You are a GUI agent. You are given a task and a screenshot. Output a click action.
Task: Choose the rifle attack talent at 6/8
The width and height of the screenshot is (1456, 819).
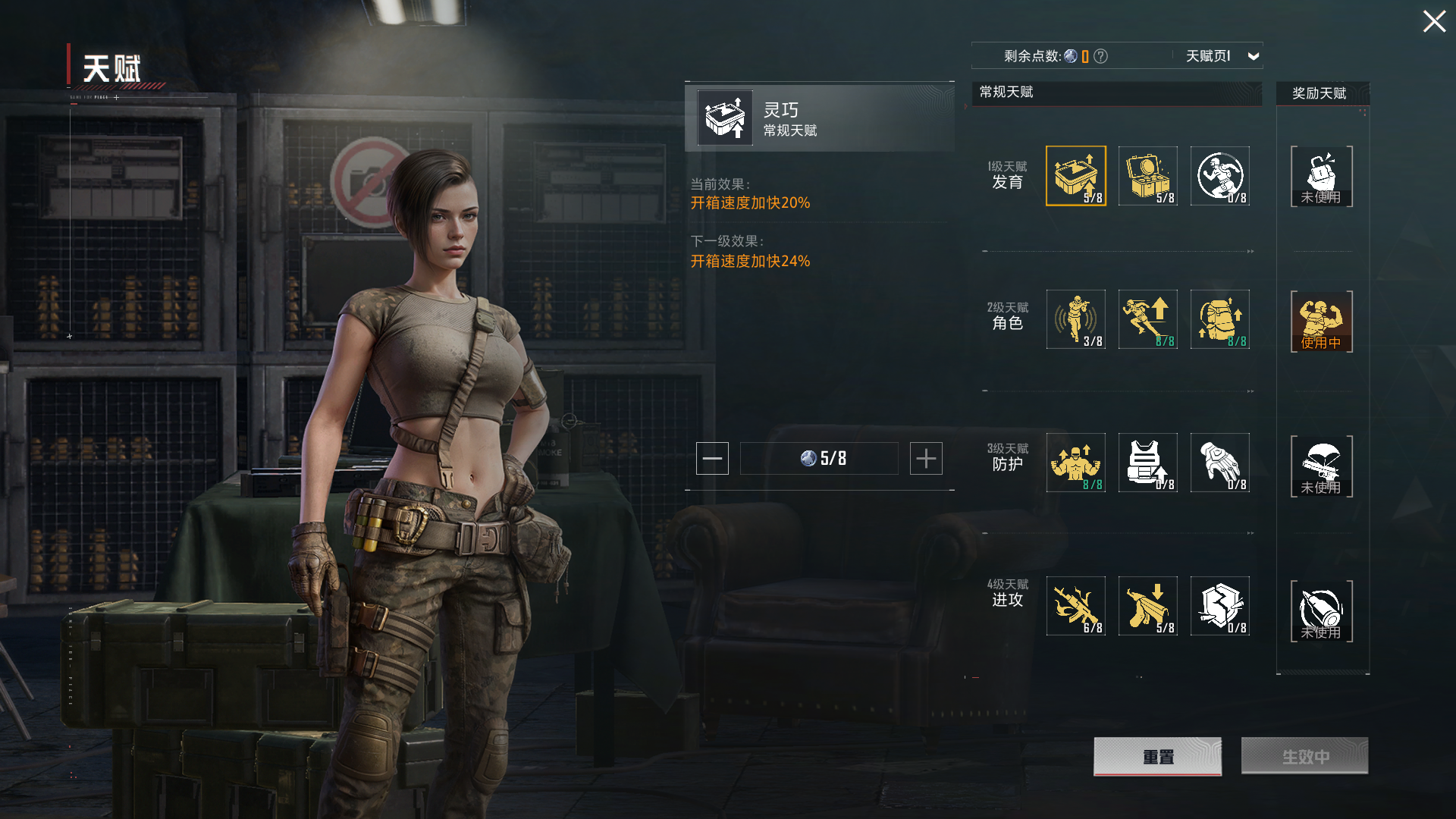pos(1075,606)
